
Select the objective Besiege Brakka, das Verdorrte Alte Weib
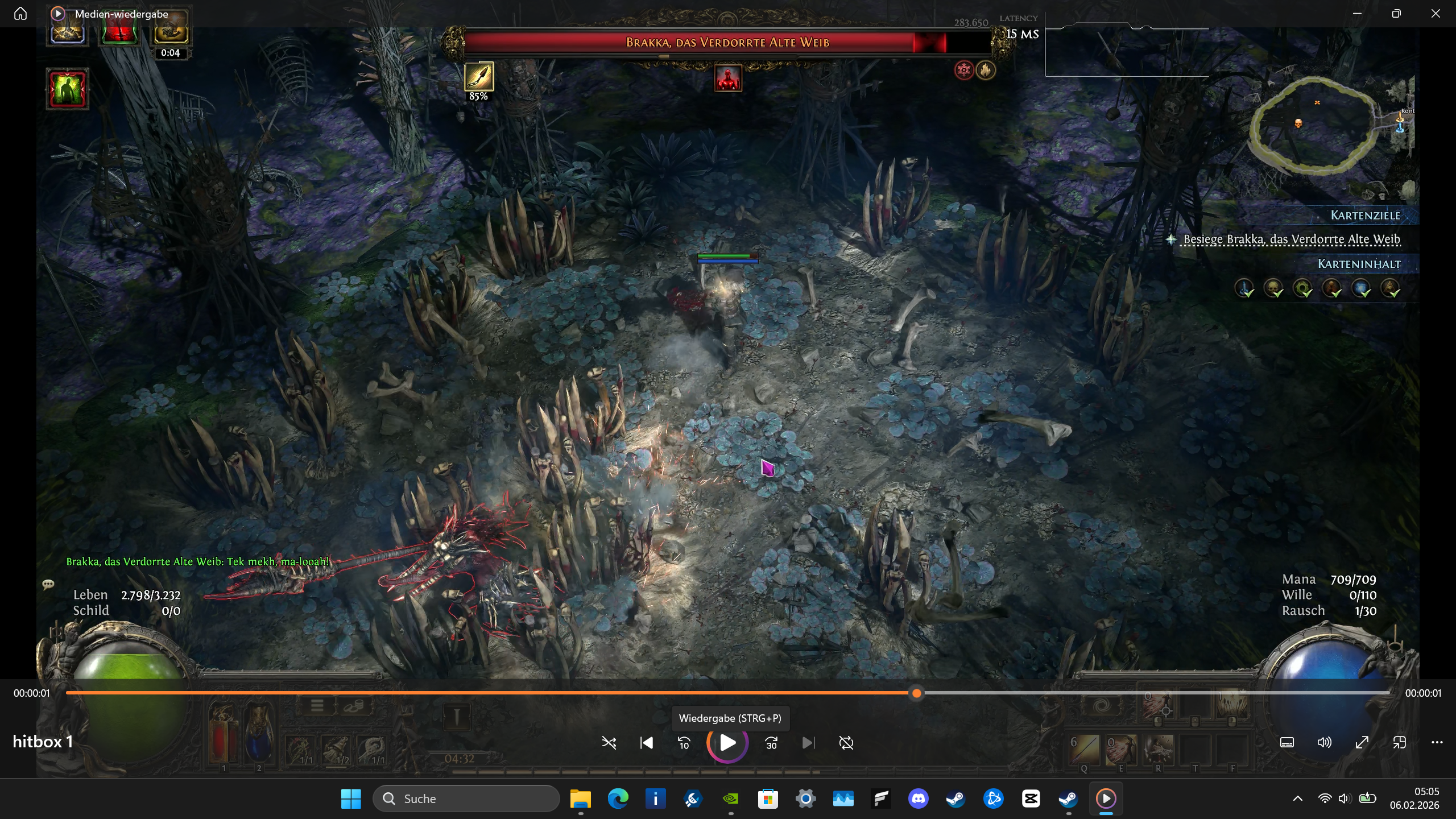click(1292, 239)
